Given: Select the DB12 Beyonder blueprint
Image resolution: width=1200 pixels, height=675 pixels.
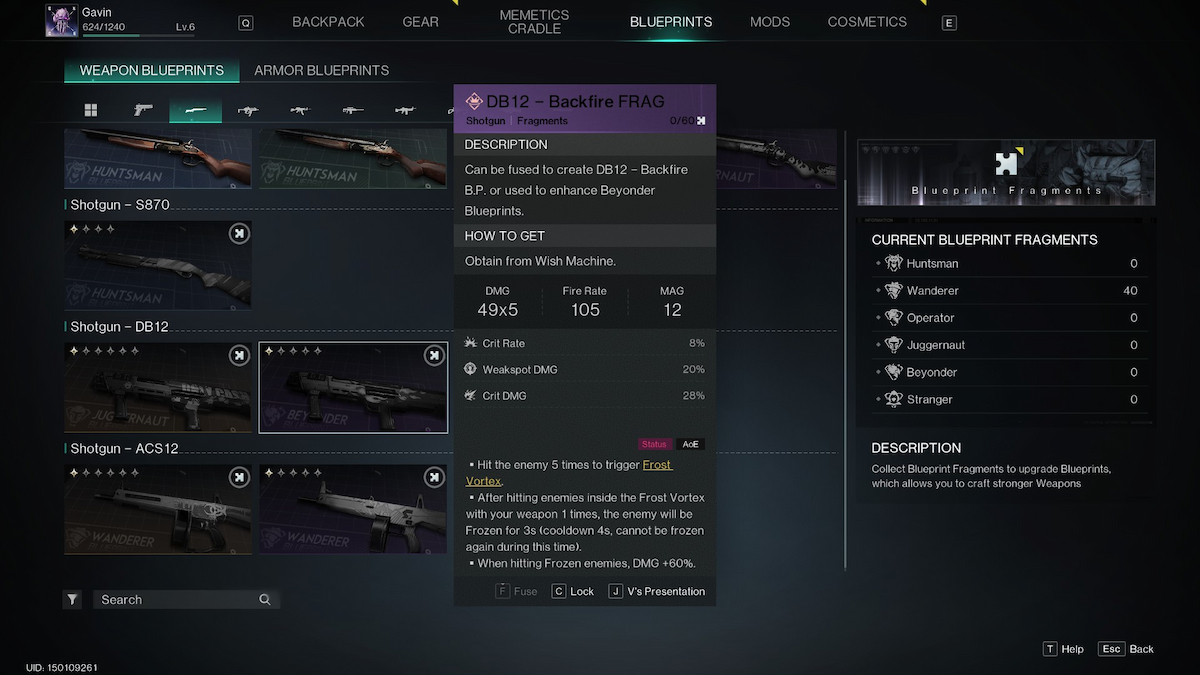Looking at the screenshot, I should tap(354, 388).
